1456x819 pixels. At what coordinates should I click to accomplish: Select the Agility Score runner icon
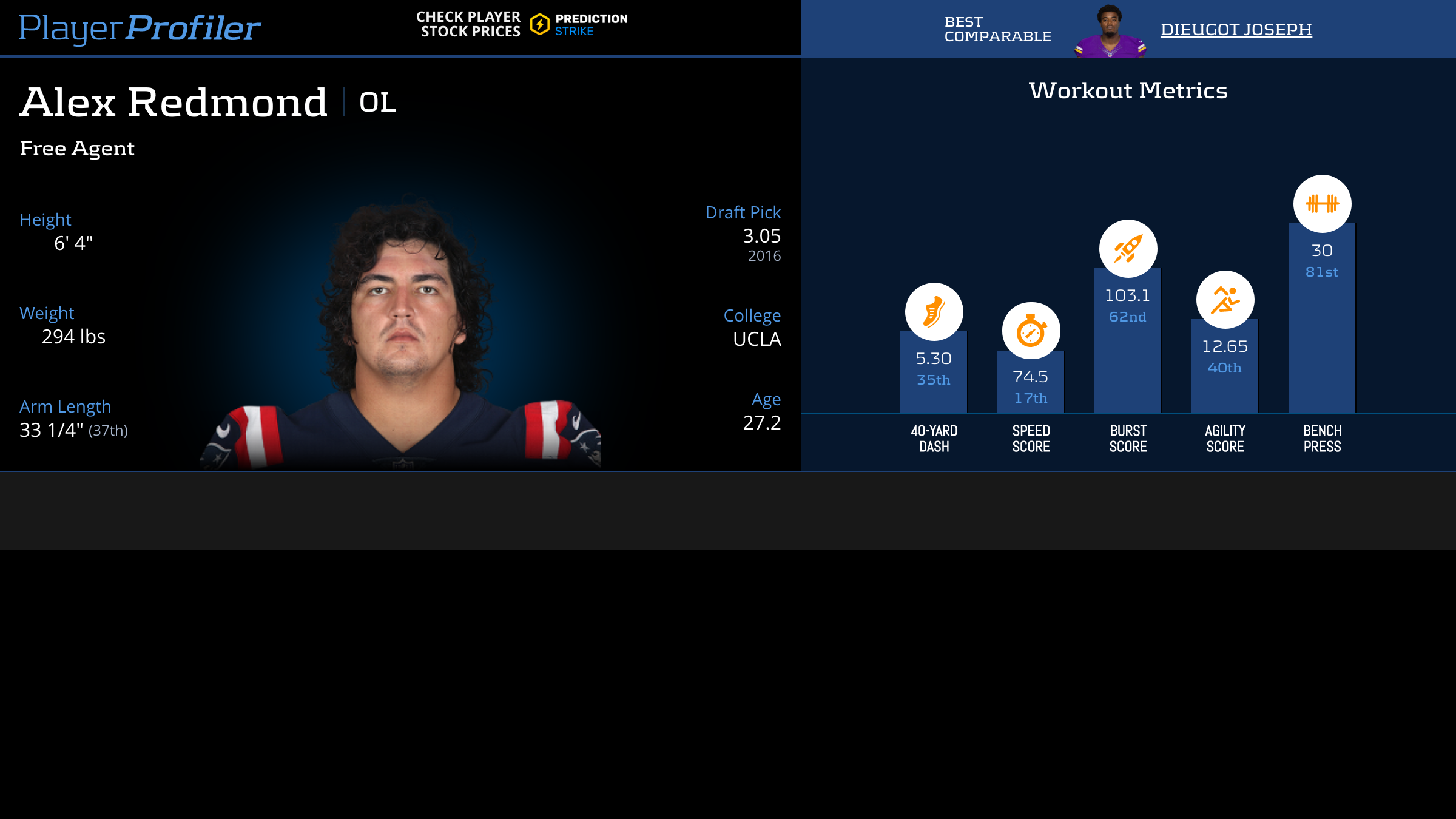(1225, 300)
